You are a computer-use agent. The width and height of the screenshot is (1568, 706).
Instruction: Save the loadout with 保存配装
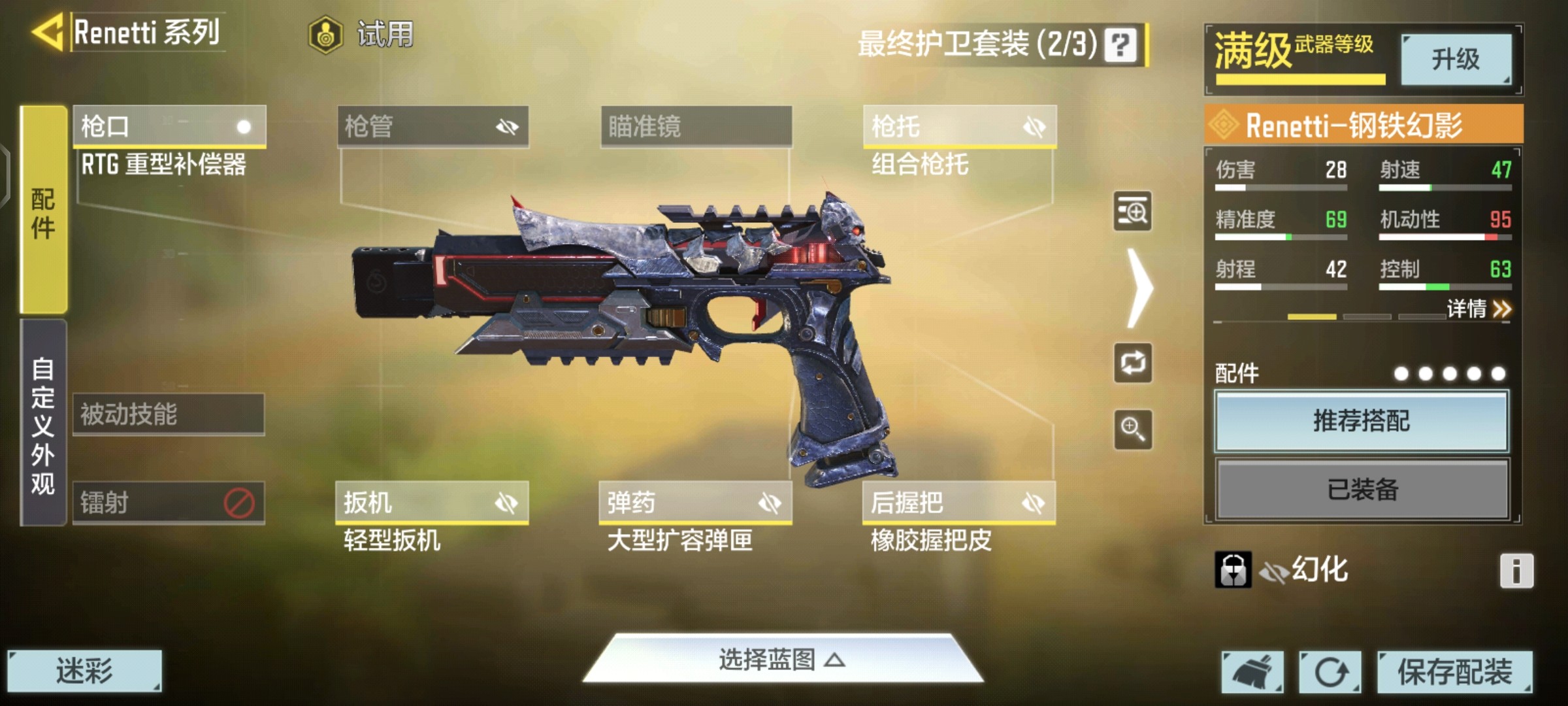1454,671
